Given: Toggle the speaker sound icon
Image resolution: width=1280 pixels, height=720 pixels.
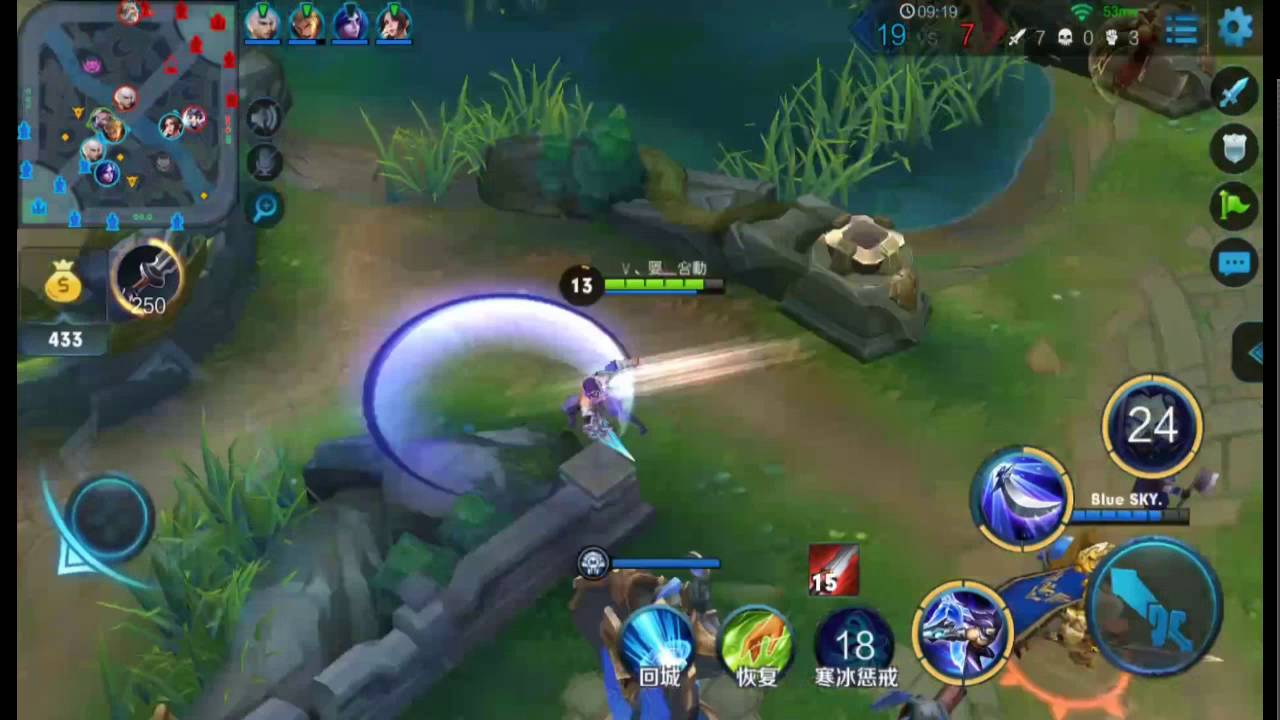Looking at the screenshot, I should coord(264,118).
